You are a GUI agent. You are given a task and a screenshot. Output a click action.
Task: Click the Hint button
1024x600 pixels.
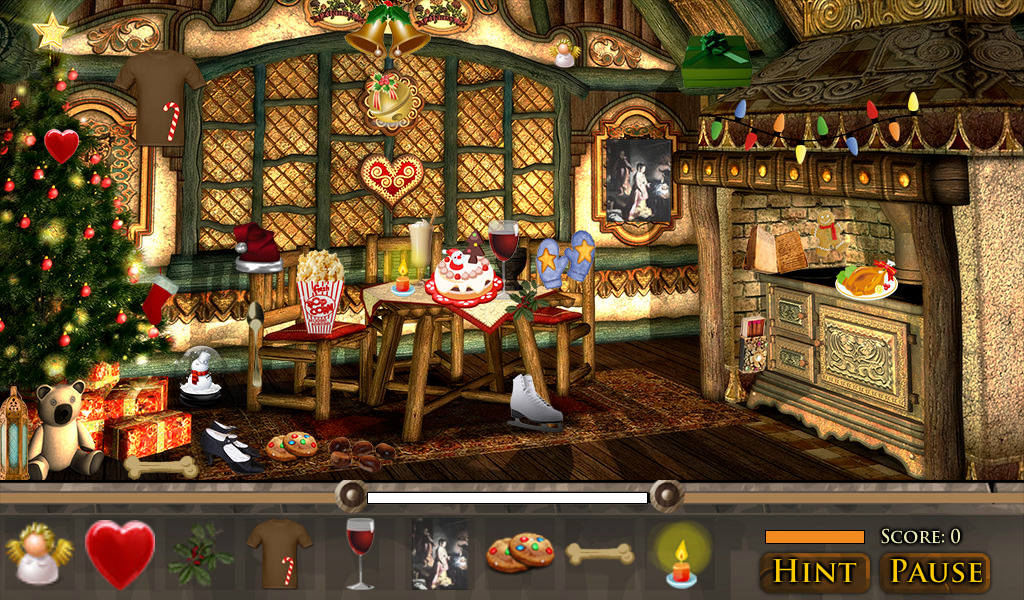click(814, 572)
